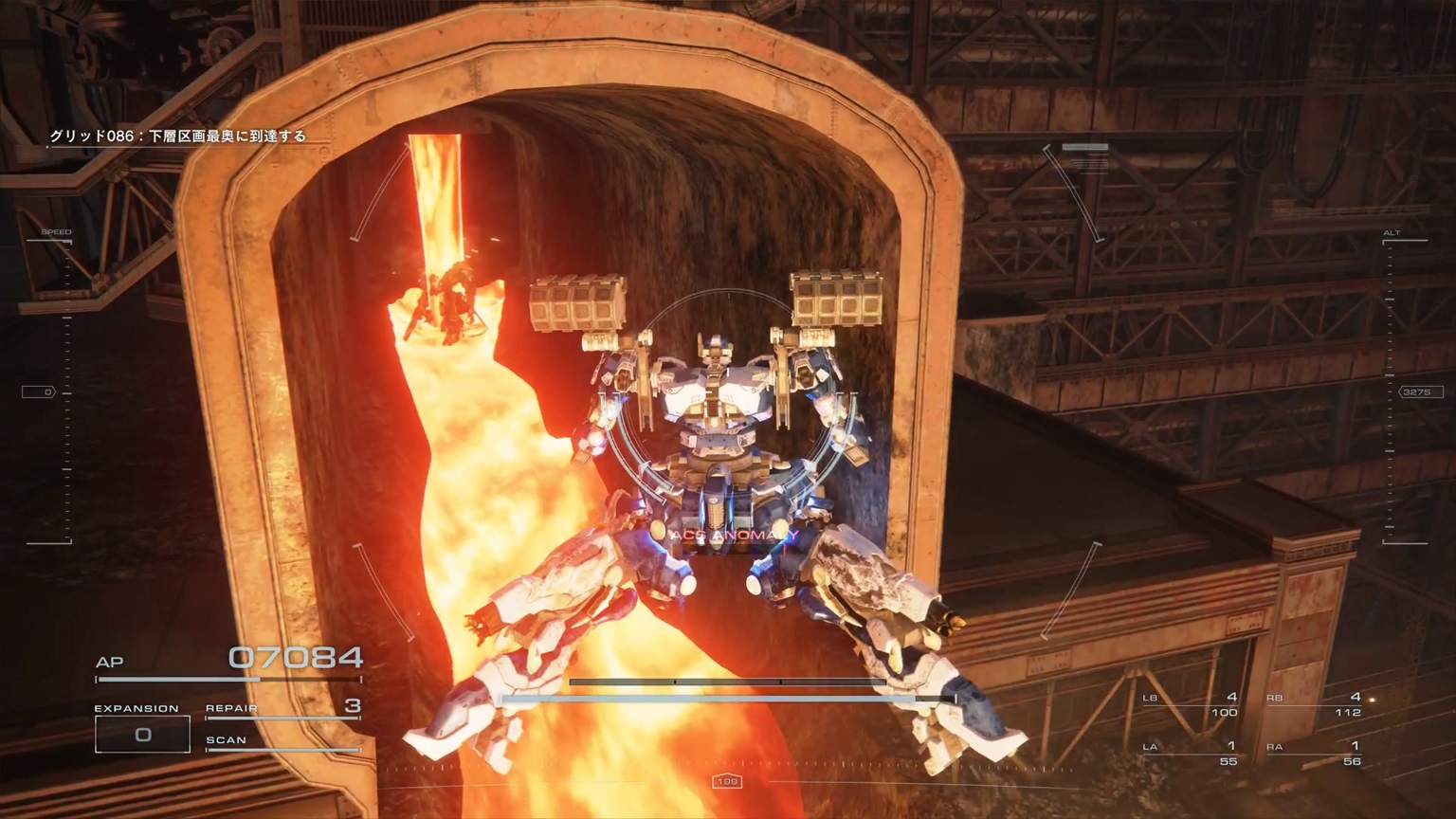Select the LB weapon slot
1456x819 pixels.
click(1191, 704)
